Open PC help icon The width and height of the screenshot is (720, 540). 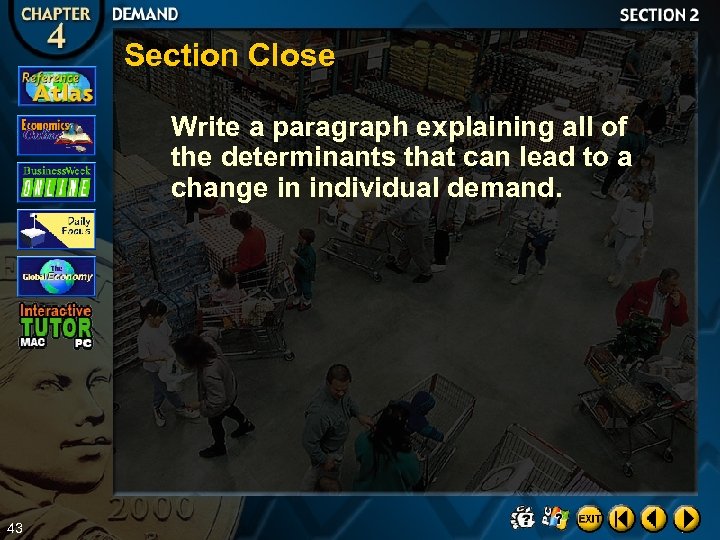tap(556, 517)
